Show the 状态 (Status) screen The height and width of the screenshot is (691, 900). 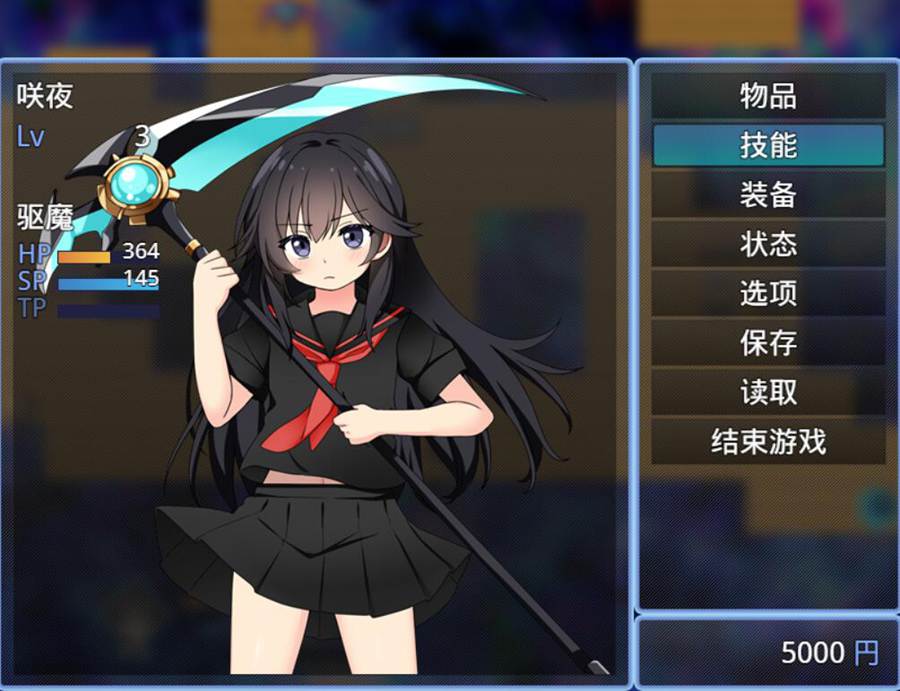[768, 243]
